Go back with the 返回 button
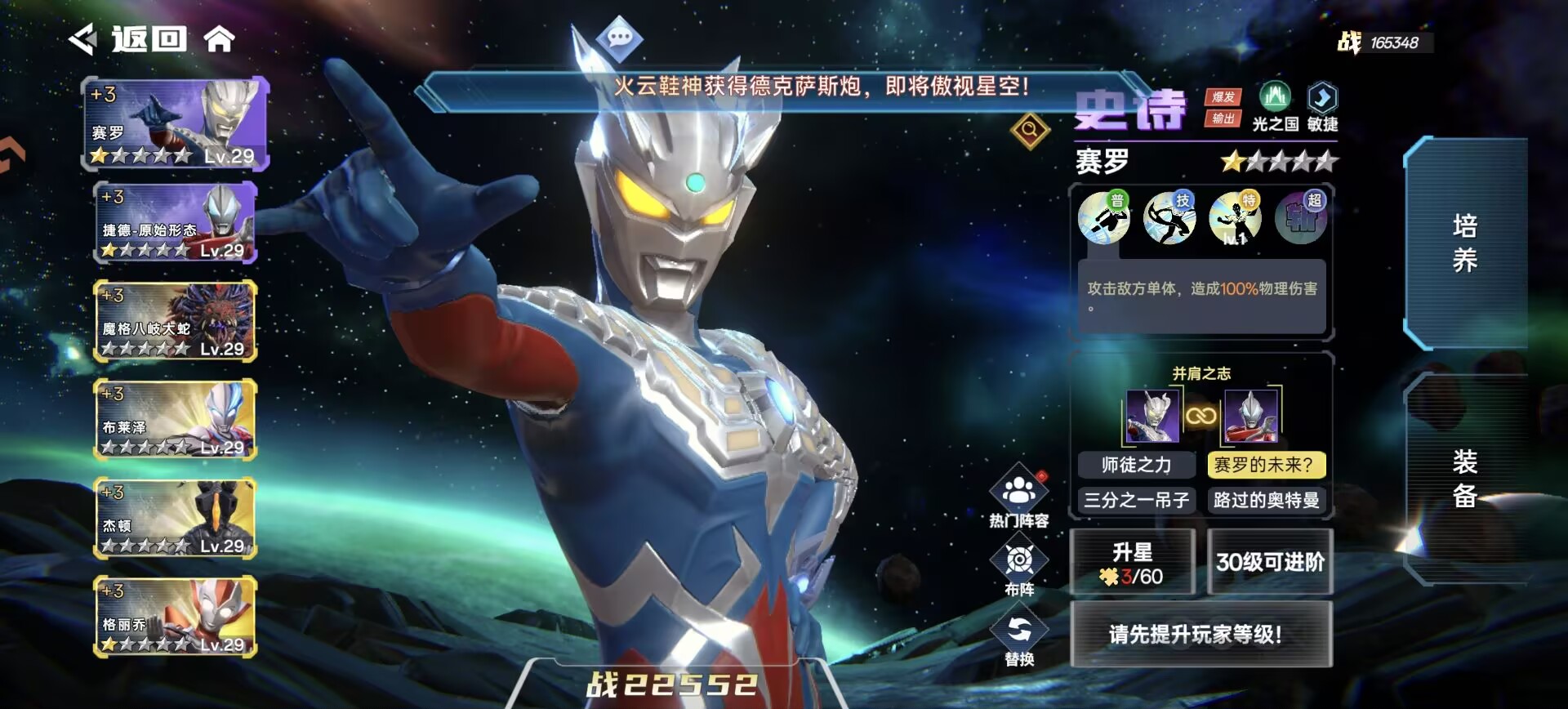1568x709 pixels. coord(129,38)
